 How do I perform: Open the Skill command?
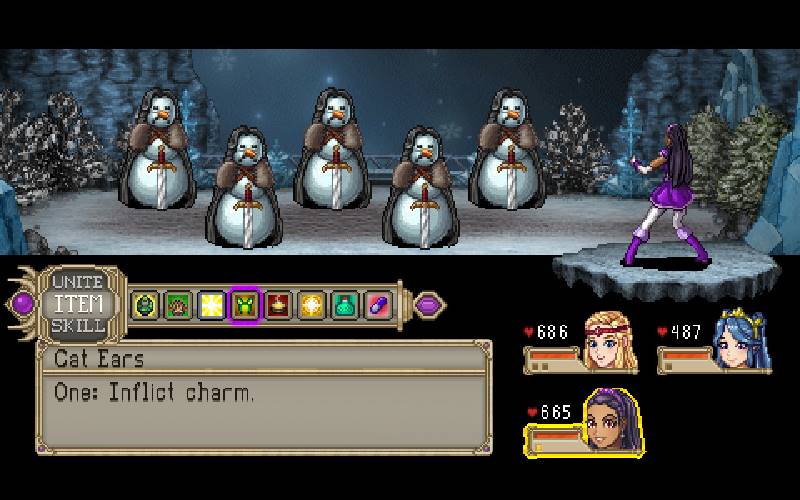coord(78,322)
